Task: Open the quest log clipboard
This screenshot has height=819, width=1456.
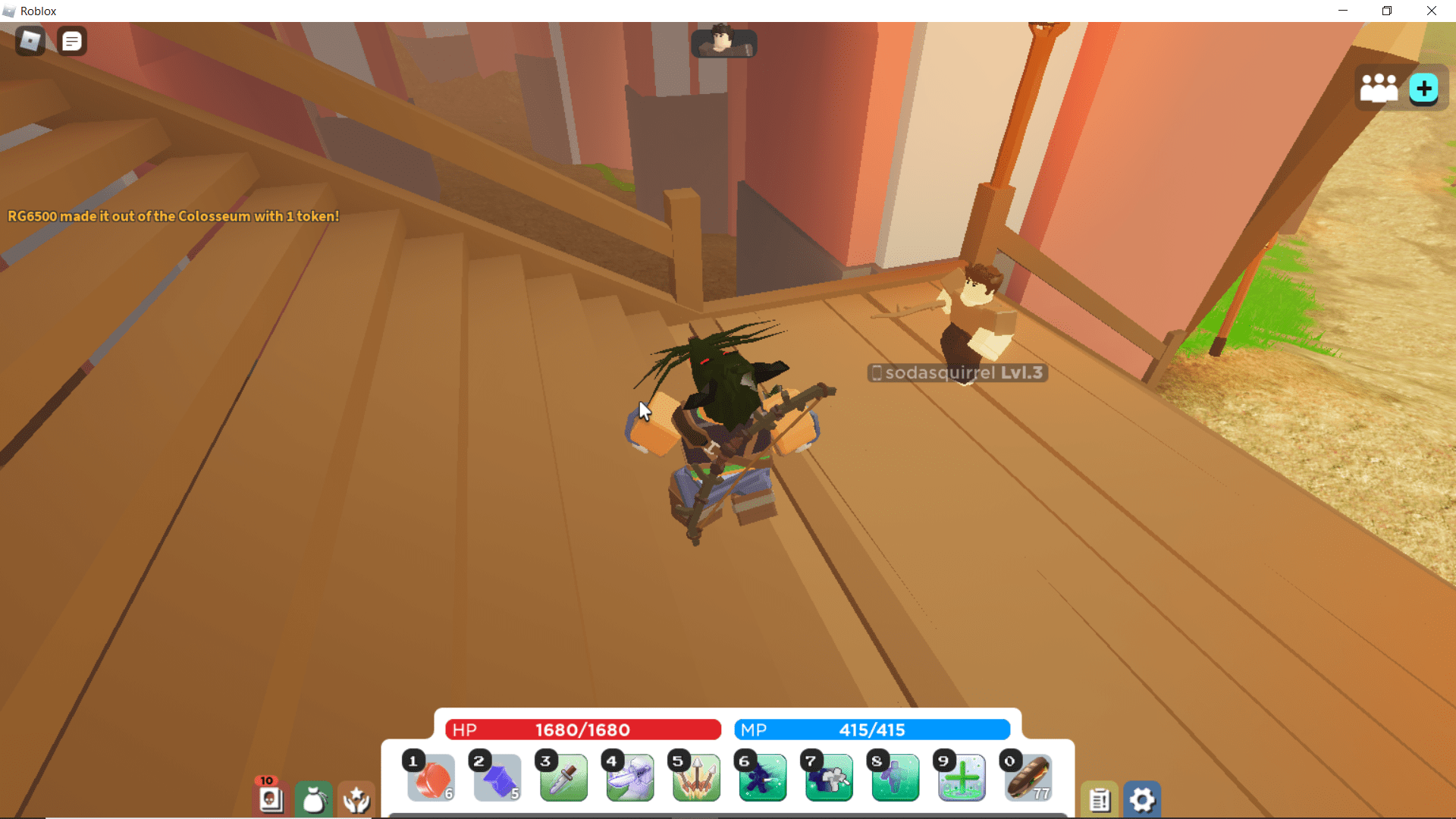Action: [1100, 799]
